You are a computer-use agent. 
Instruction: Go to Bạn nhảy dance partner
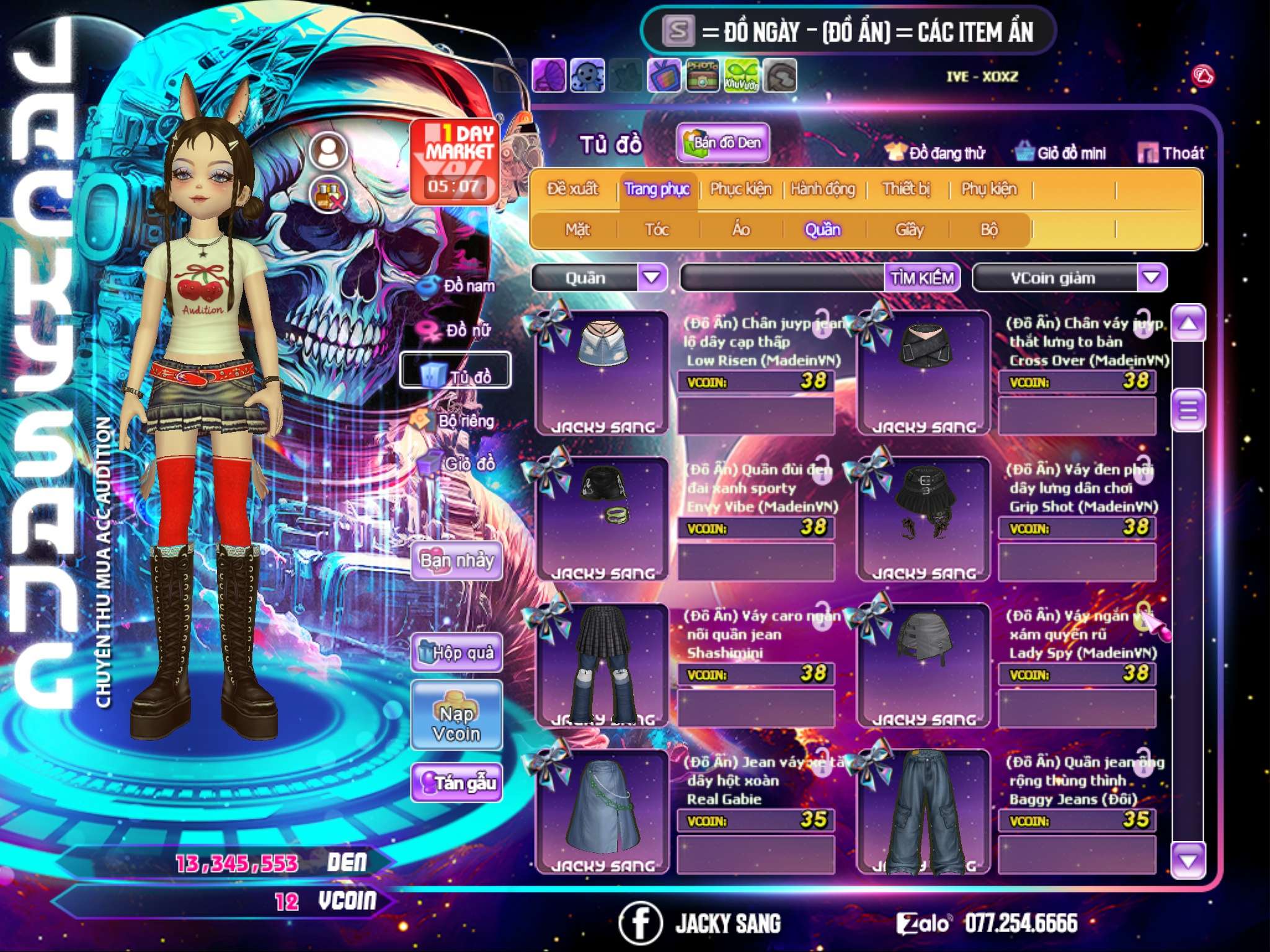pyautogui.click(x=457, y=561)
